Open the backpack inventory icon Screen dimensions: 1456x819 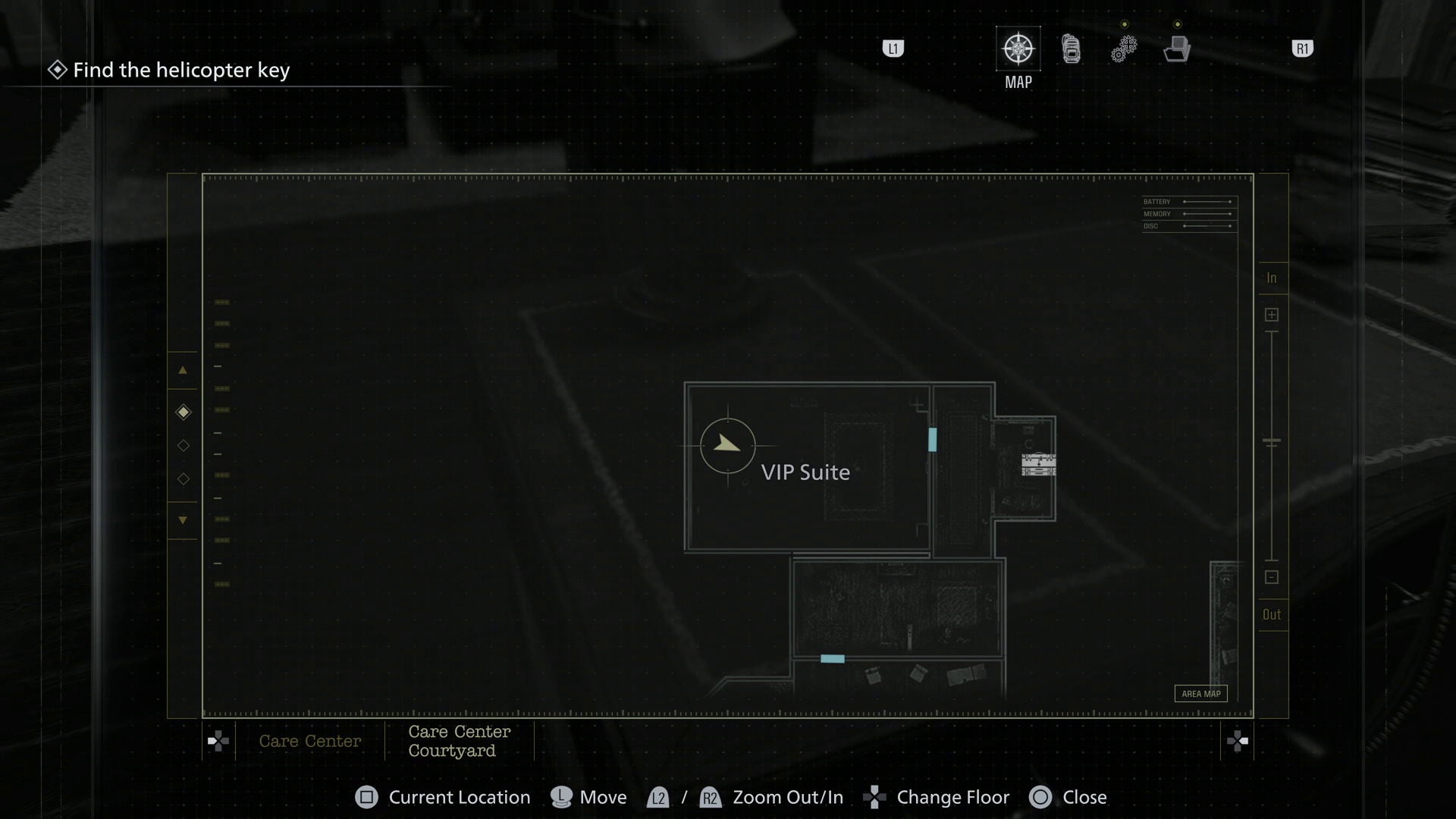tap(1070, 48)
